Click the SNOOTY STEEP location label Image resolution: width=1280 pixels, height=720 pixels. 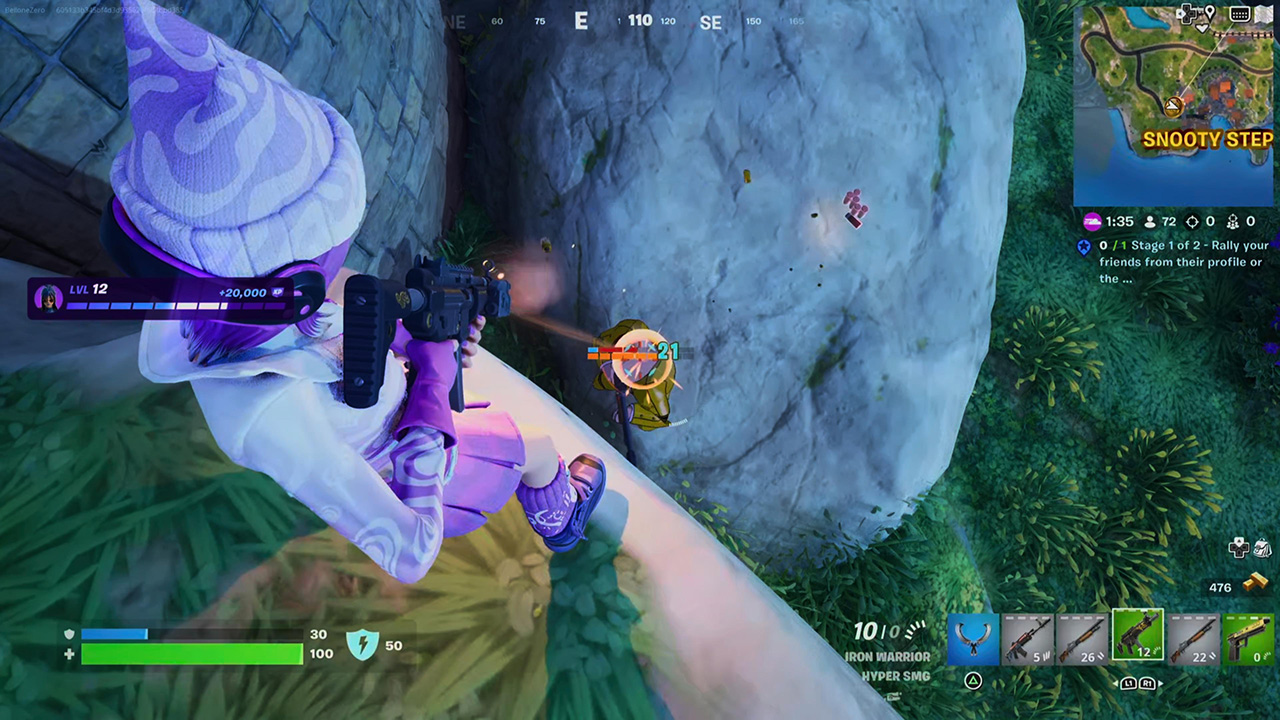tap(1207, 139)
